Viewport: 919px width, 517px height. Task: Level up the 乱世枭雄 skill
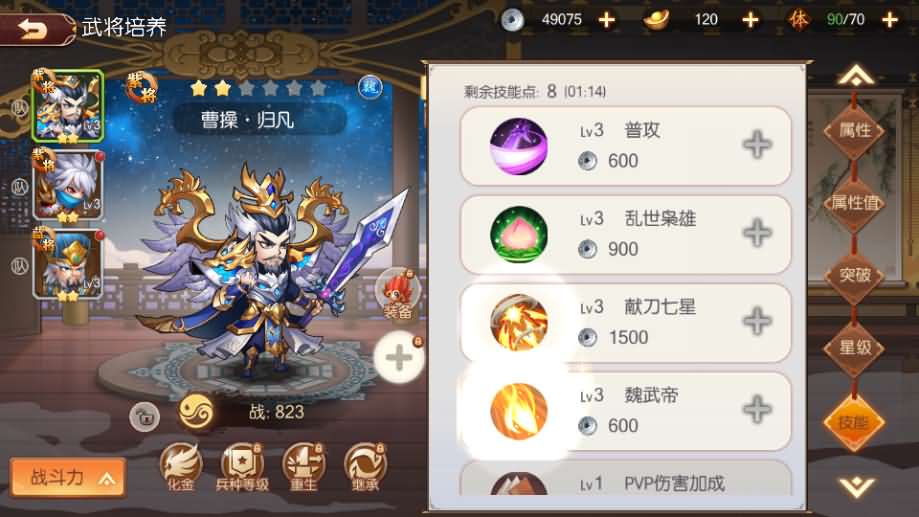757,234
